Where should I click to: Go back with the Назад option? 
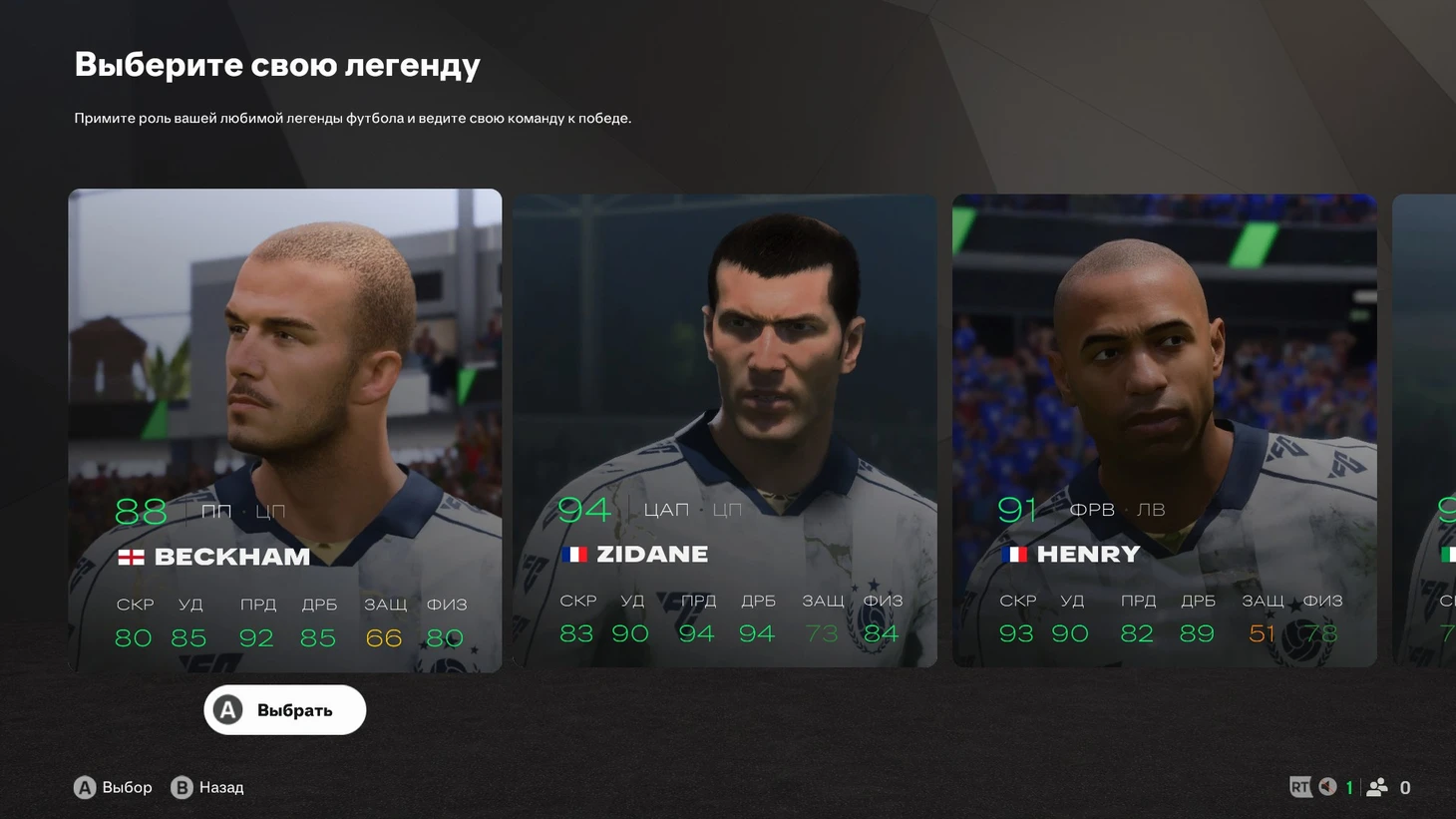pyautogui.click(x=207, y=787)
